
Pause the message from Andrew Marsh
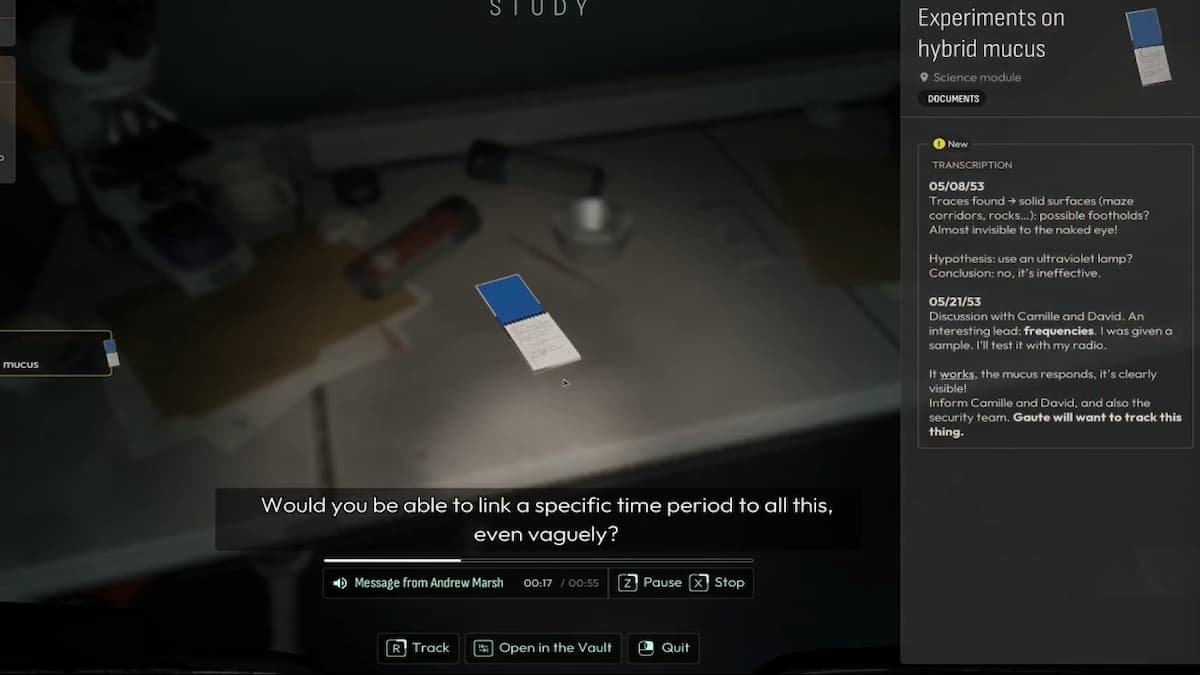pyautogui.click(x=649, y=583)
